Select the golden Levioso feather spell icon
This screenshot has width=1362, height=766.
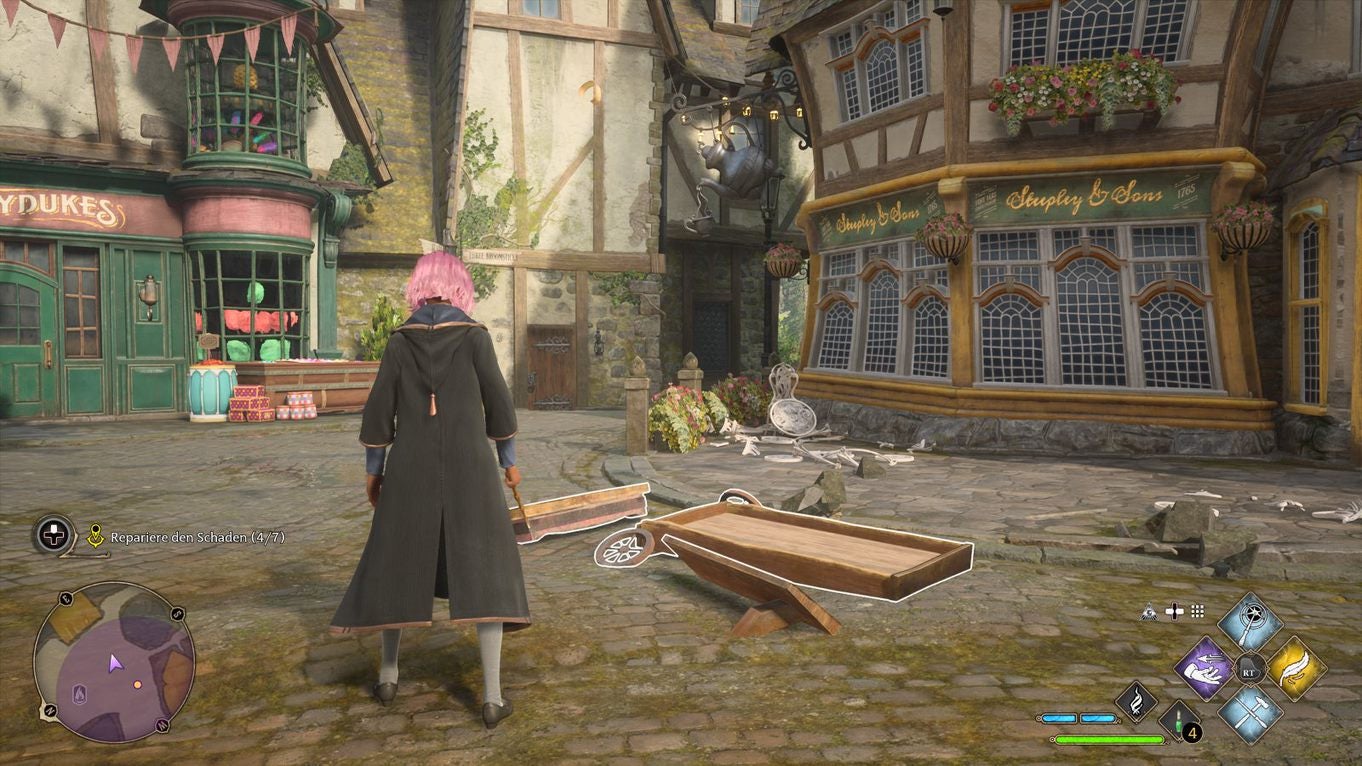point(1297,670)
